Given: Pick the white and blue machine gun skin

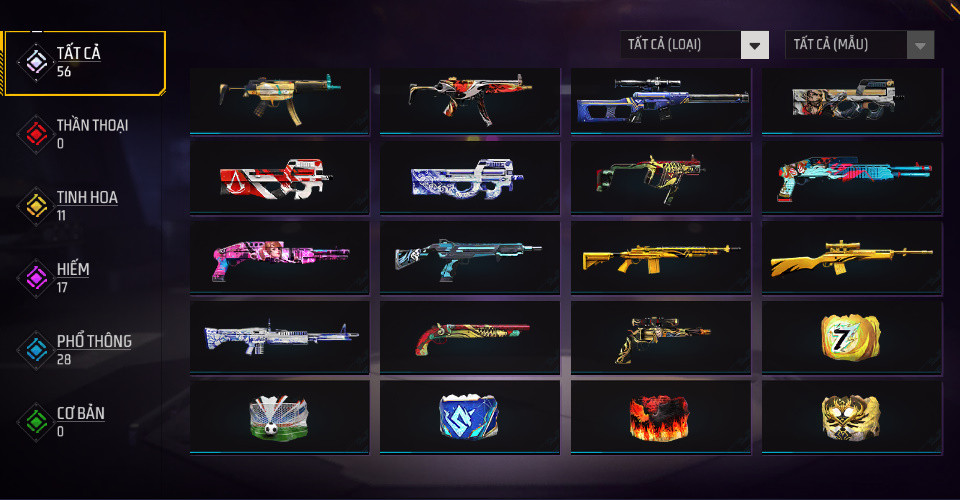Looking at the screenshot, I should pos(276,337).
